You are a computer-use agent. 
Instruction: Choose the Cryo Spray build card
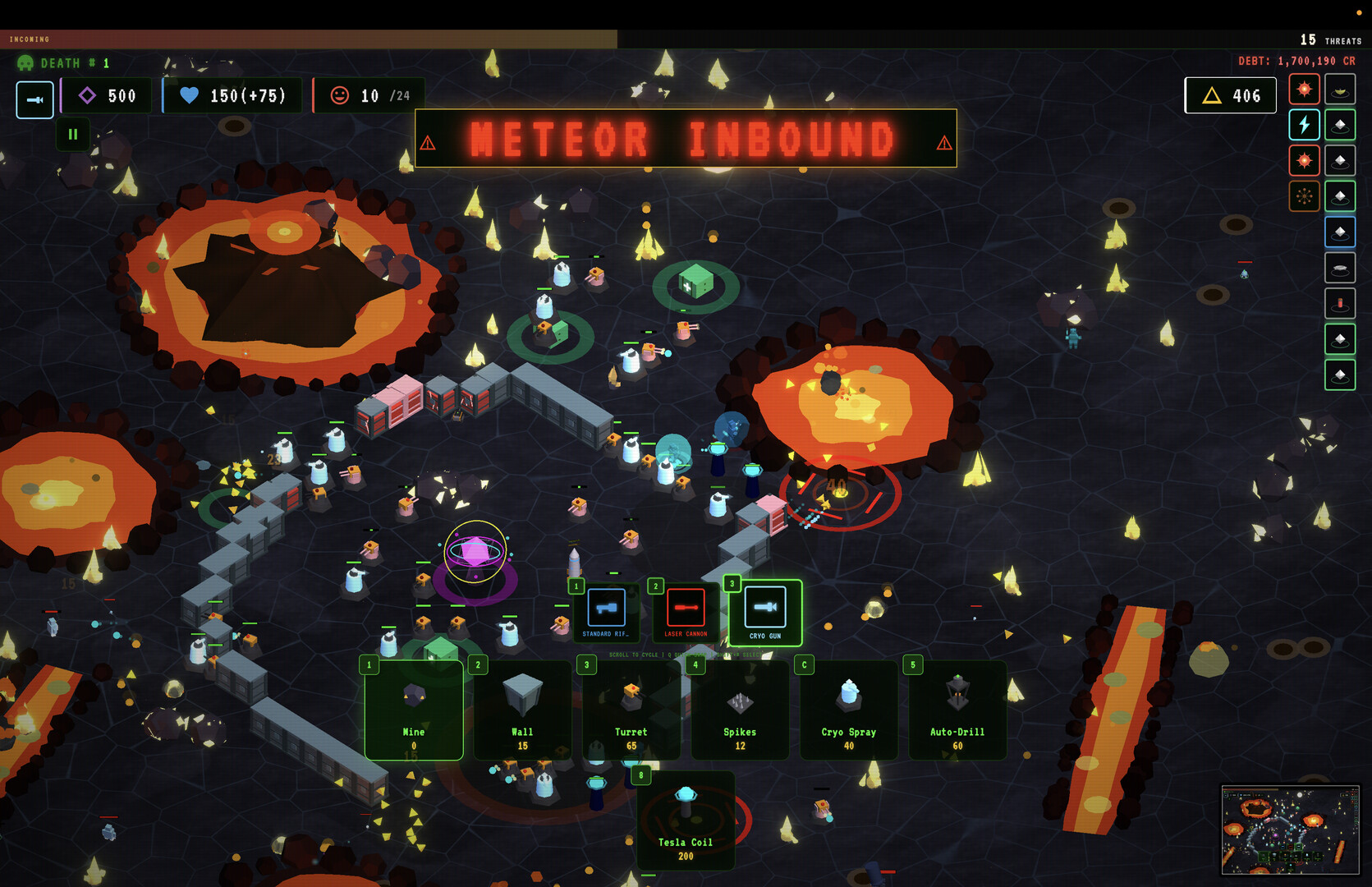click(x=848, y=710)
